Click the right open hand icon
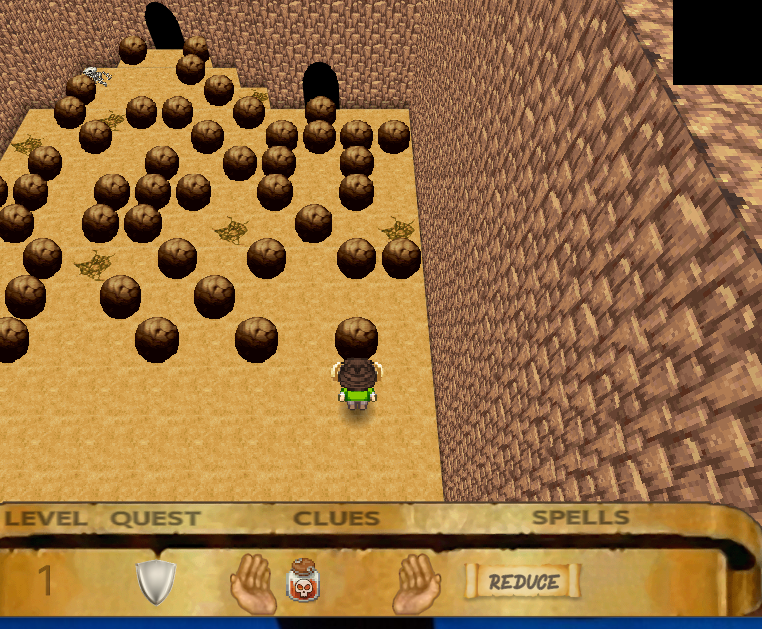The width and height of the screenshot is (762, 629). coord(416,583)
